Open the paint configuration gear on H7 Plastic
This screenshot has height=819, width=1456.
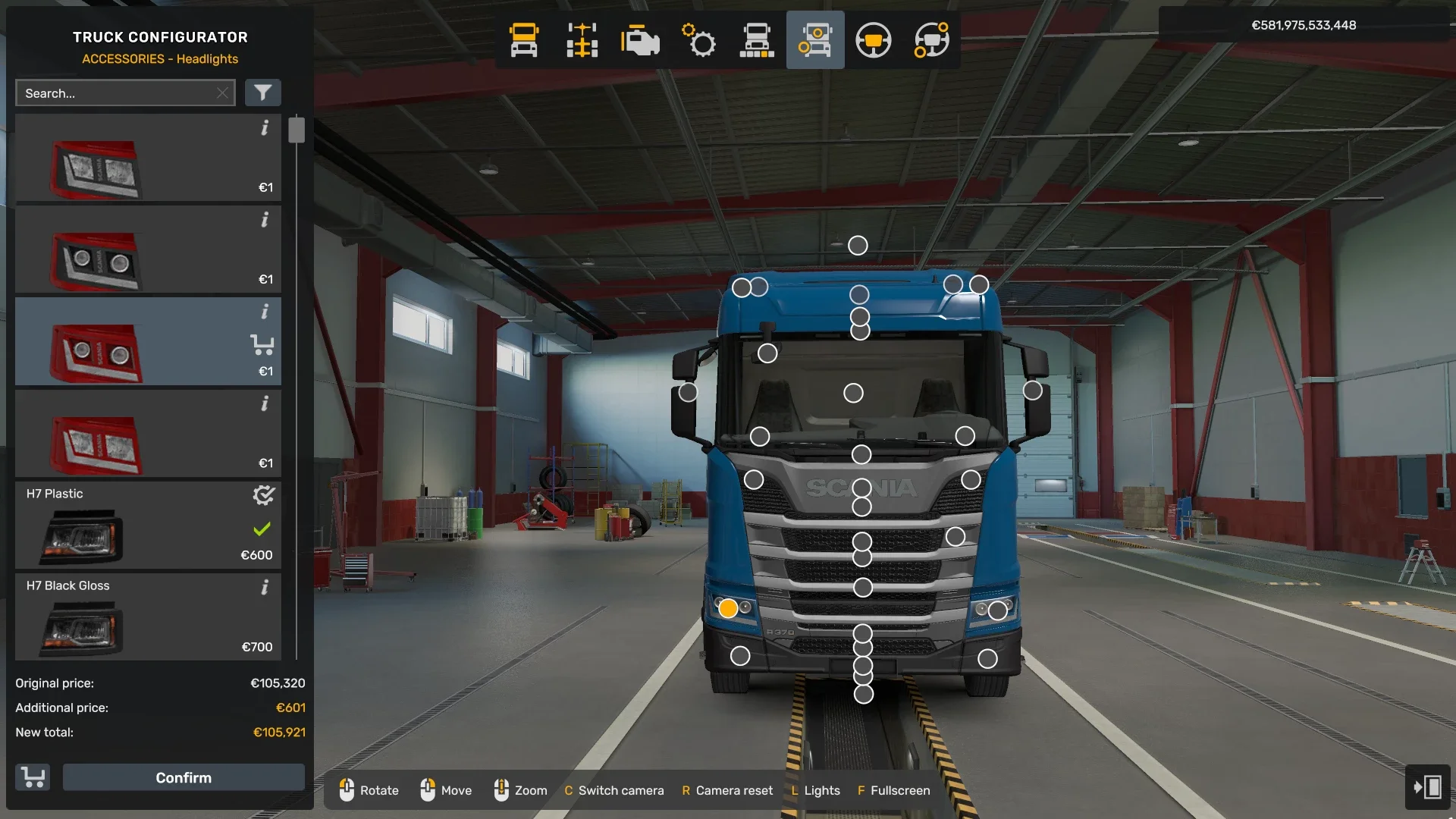pos(262,496)
